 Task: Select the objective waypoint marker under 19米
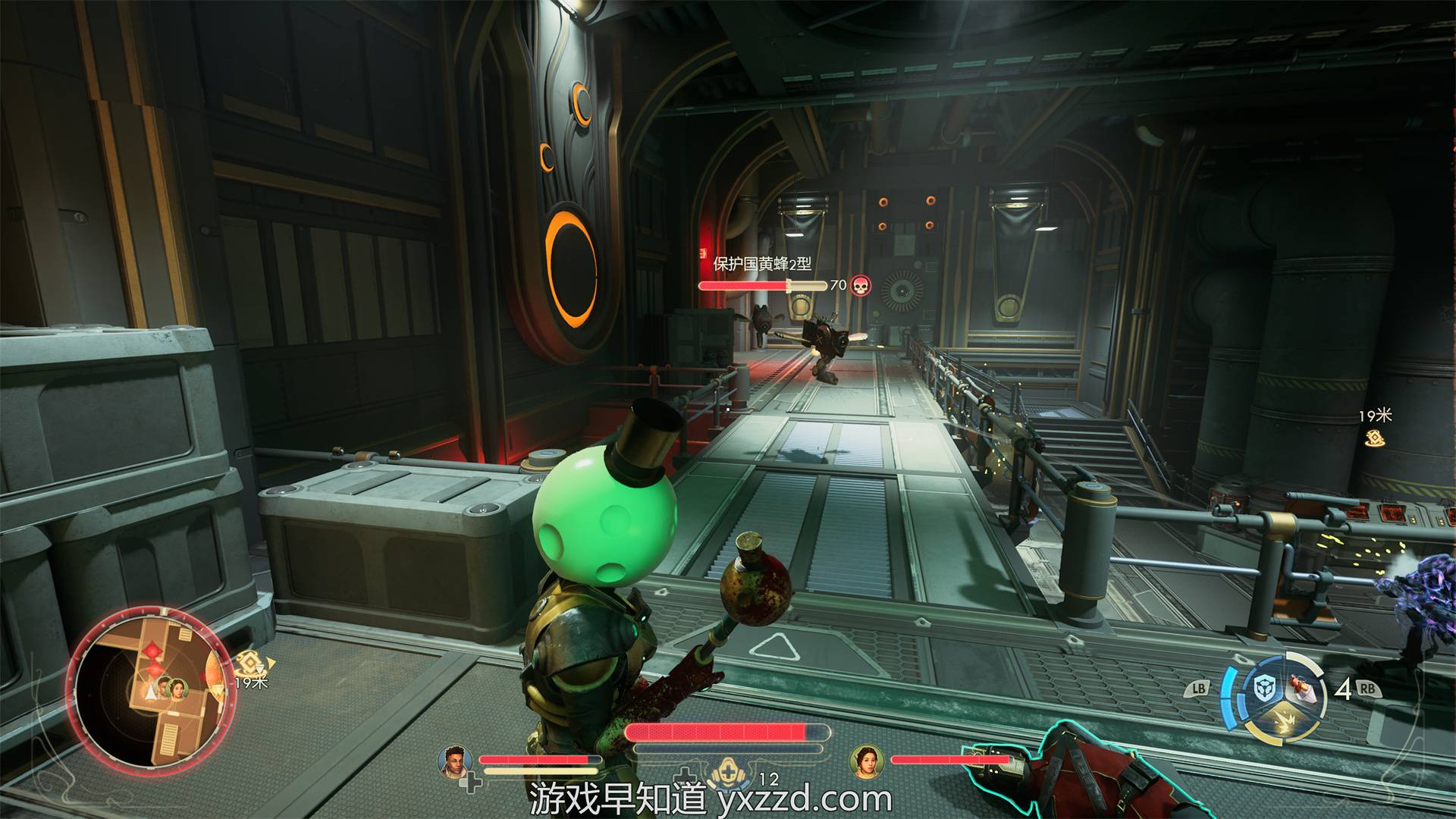[x=1371, y=438]
